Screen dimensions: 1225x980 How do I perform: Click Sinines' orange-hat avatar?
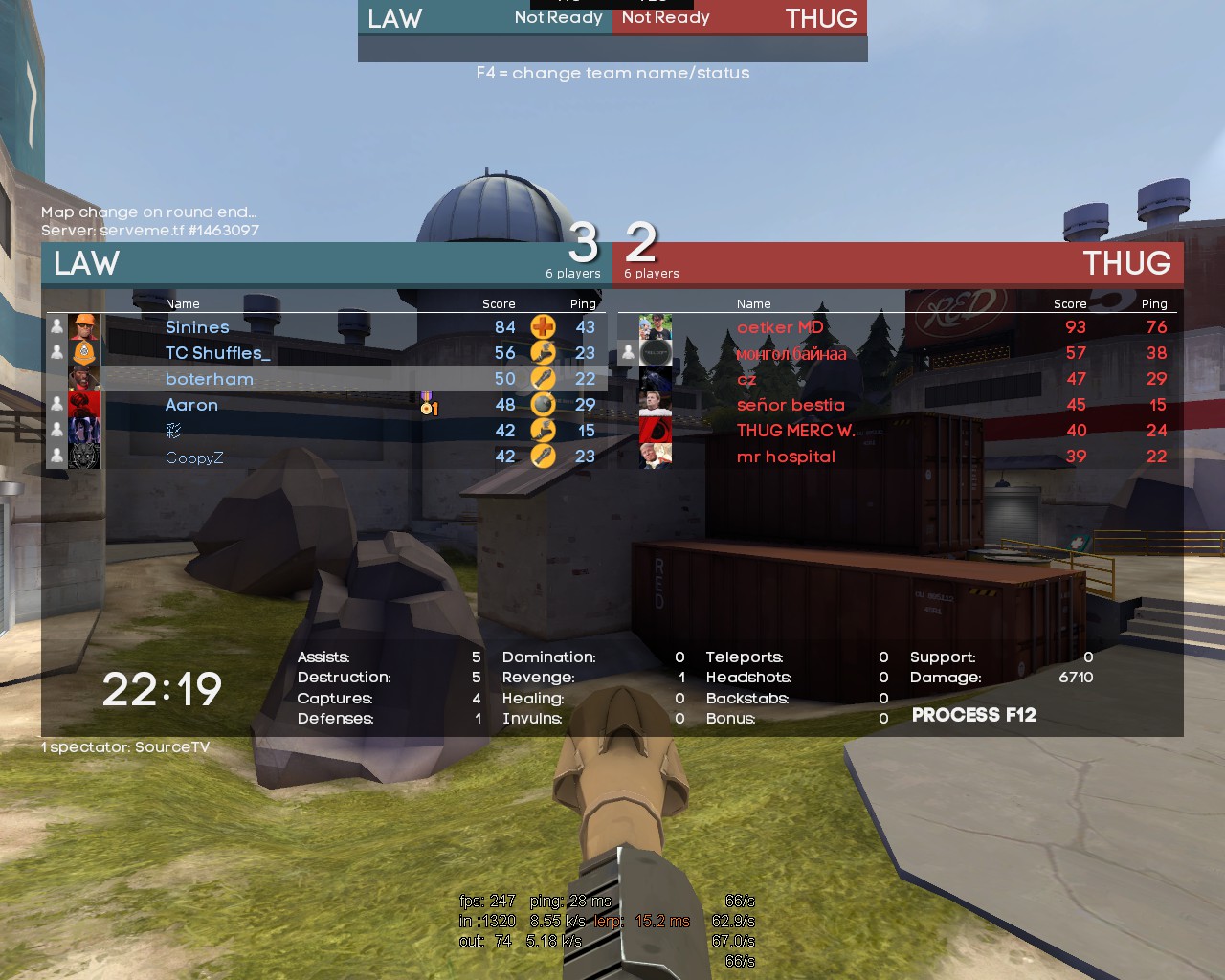(84, 327)
